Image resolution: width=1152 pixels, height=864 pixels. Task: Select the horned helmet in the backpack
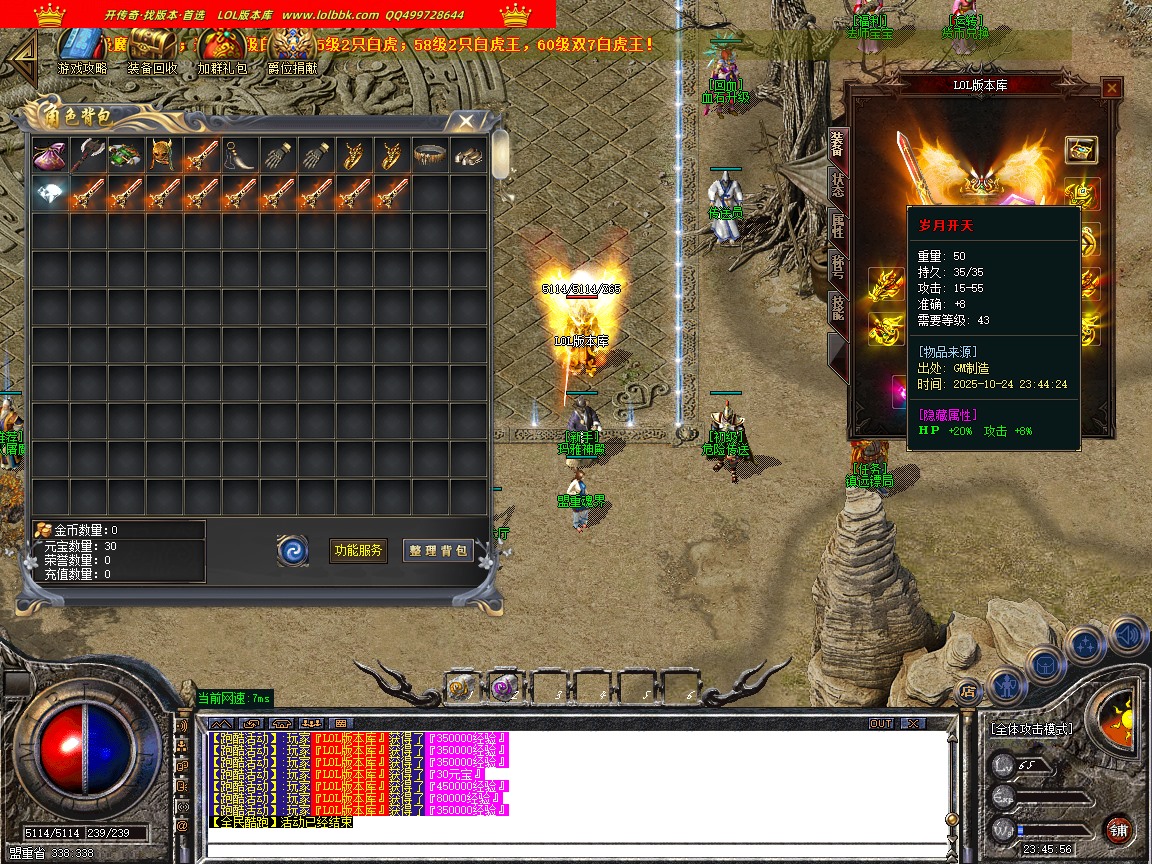coord(162,155)
